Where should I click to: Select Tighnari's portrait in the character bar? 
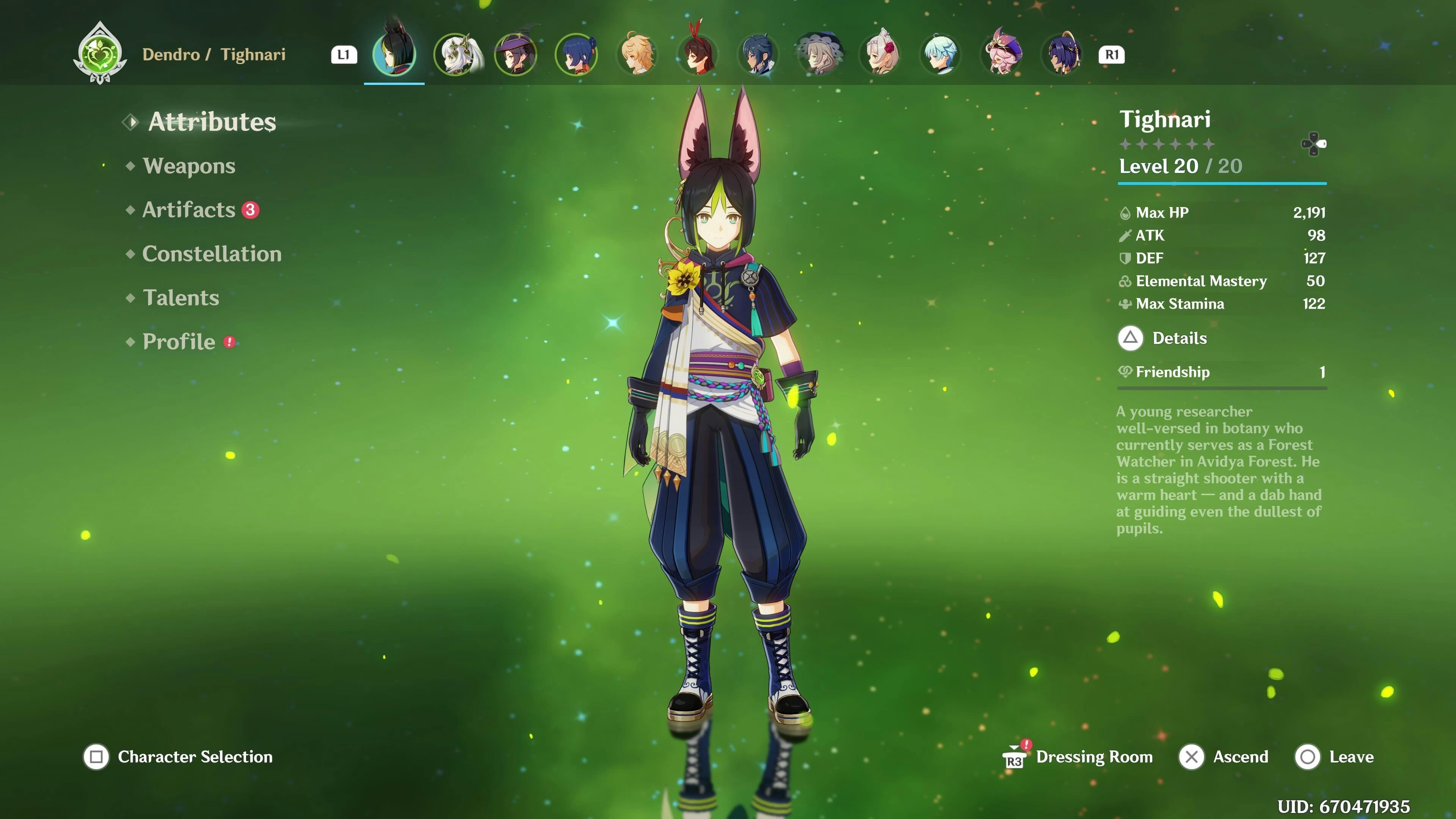point(394,54)
